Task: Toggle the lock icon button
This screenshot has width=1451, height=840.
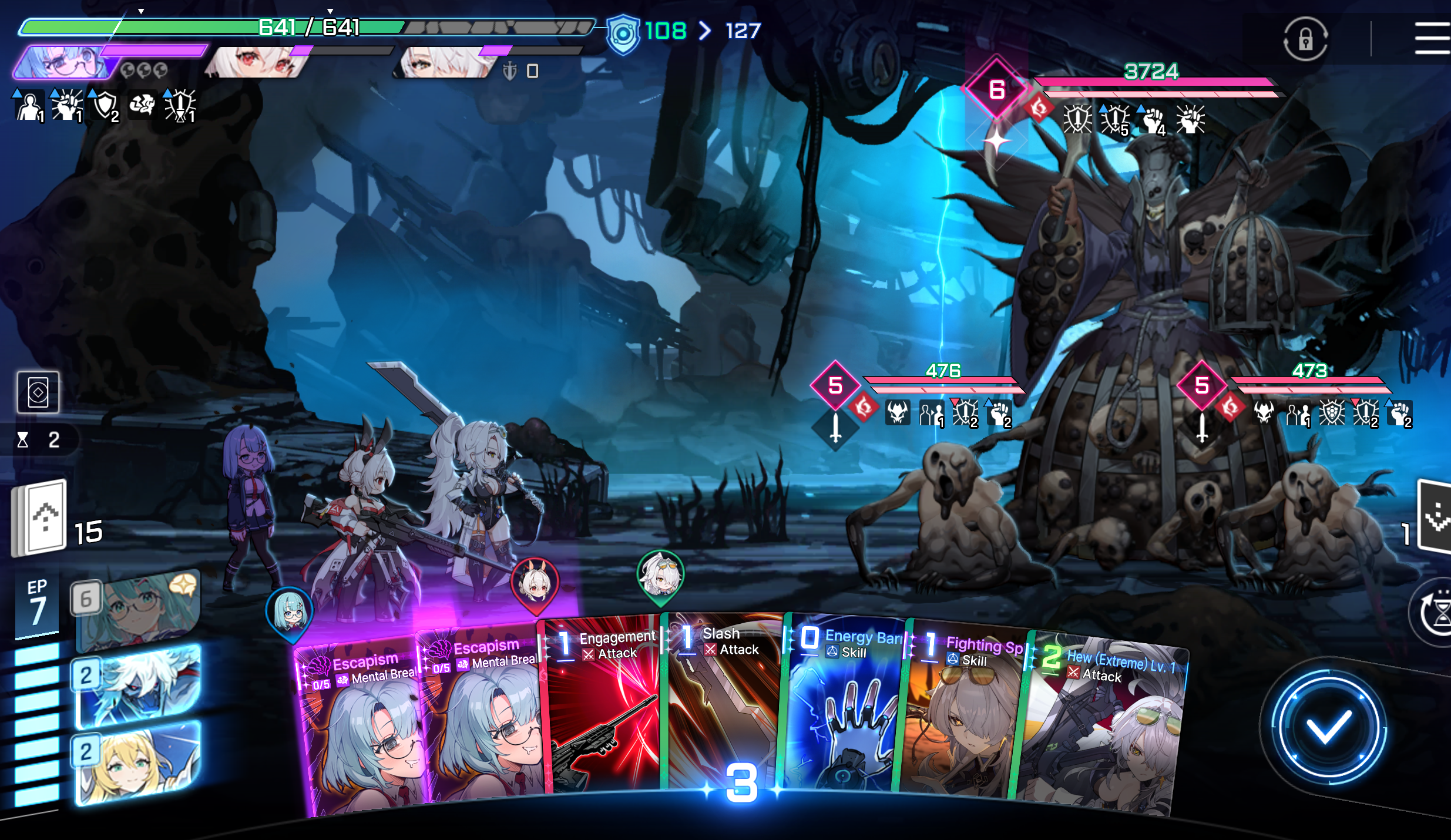Action: point(1305,39)
